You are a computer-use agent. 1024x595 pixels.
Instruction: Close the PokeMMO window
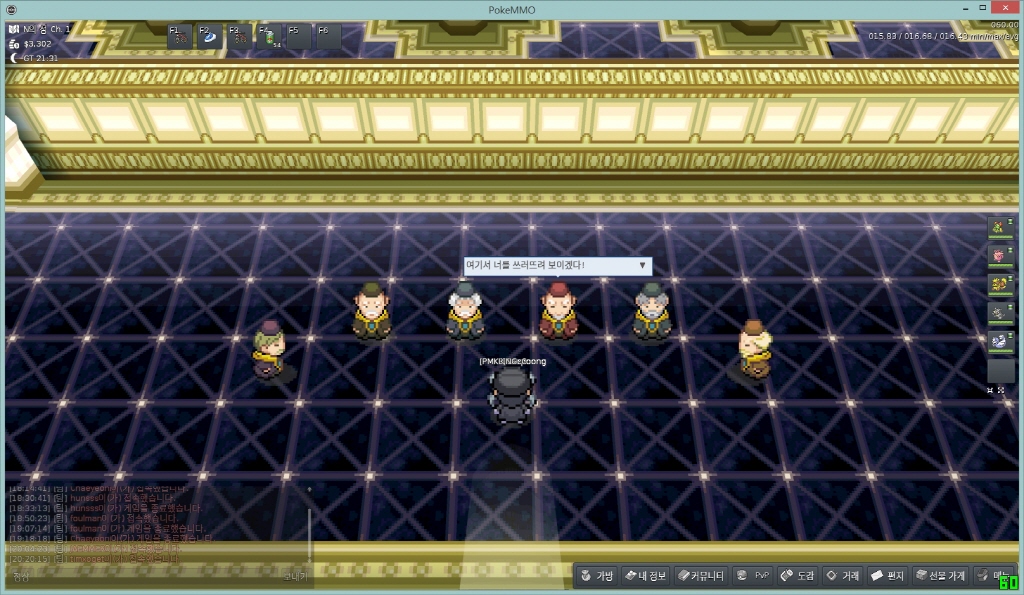tap(1001, 9)
